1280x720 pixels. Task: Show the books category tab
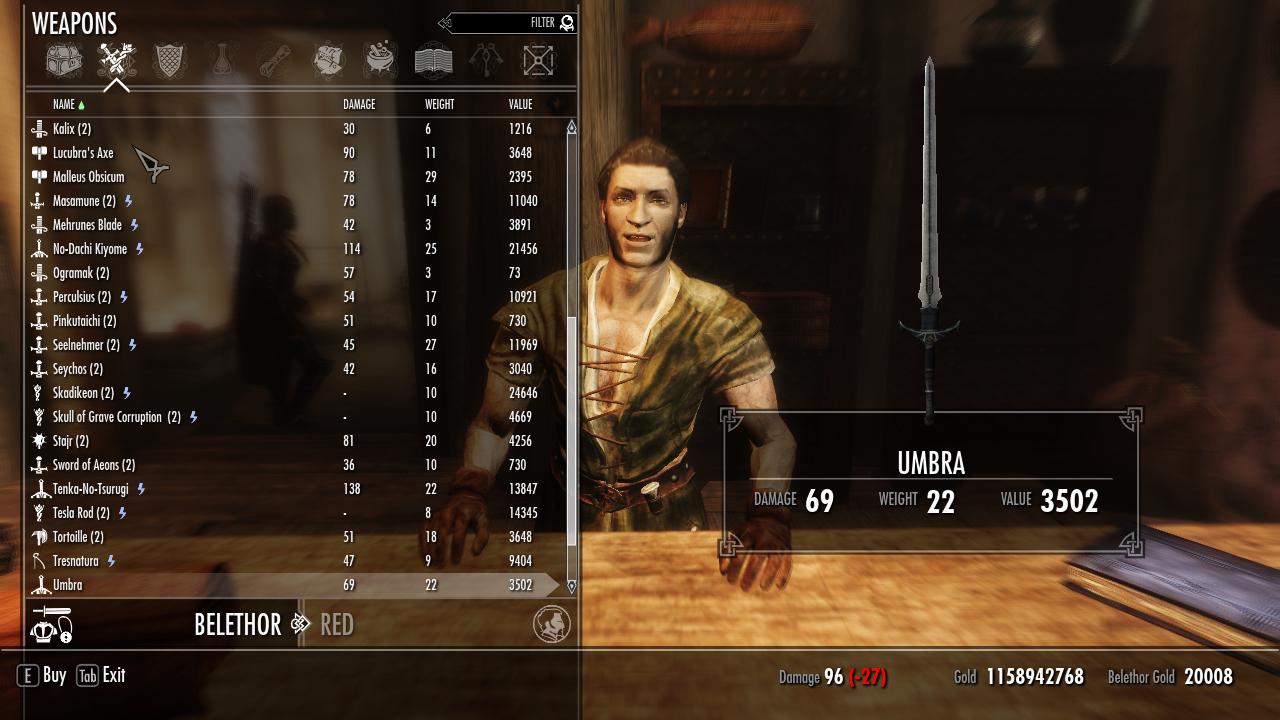pos(433,61)
